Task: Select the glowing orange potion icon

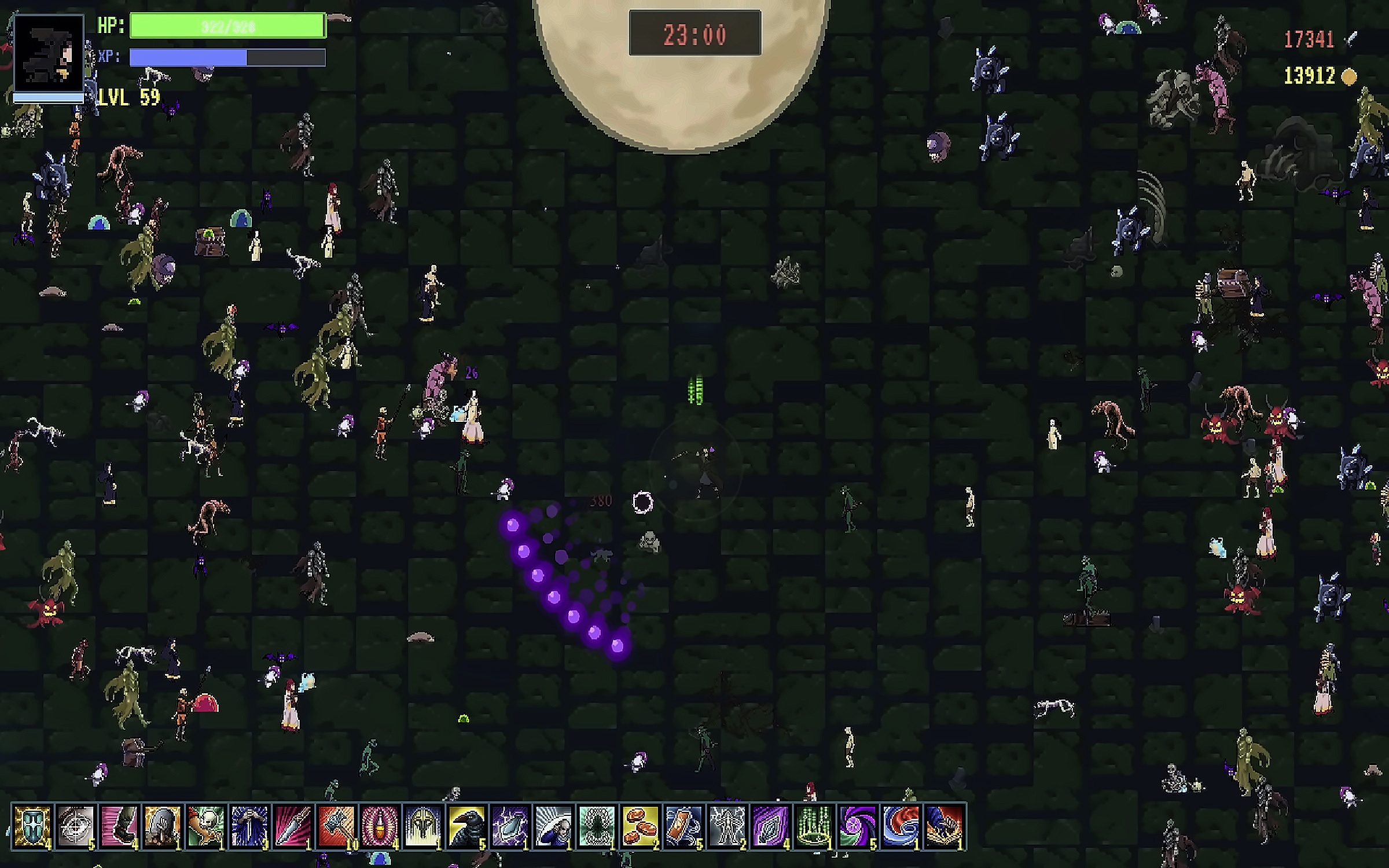Action: (x=380, y=826)
